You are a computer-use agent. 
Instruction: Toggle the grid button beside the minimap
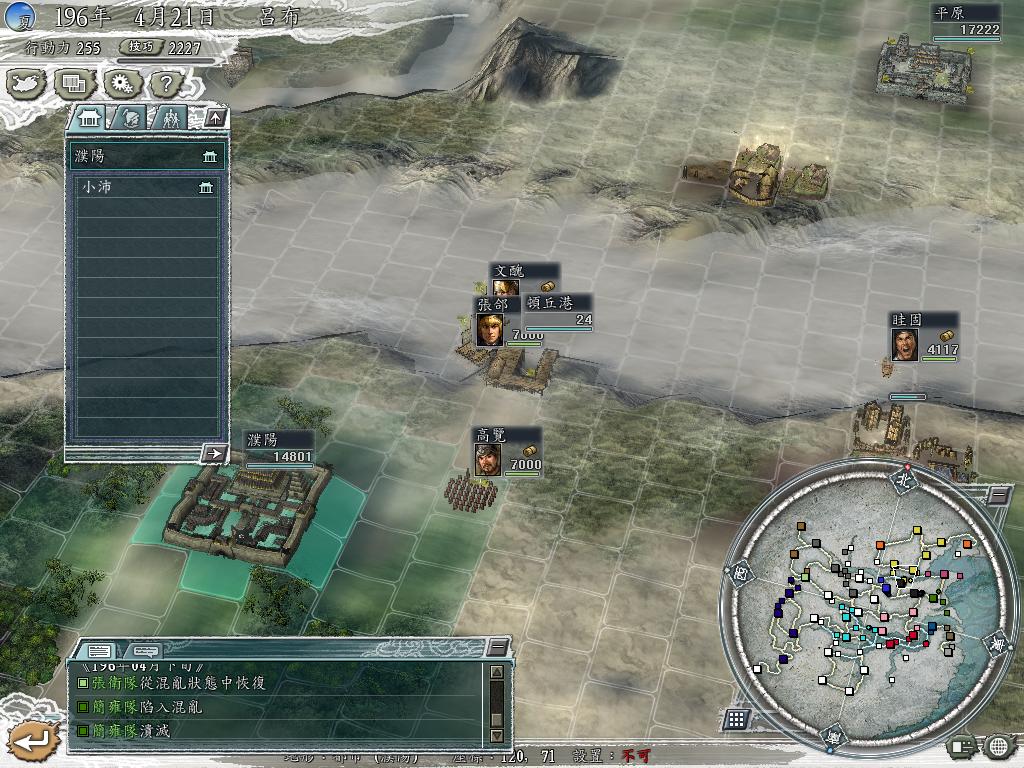736,718
